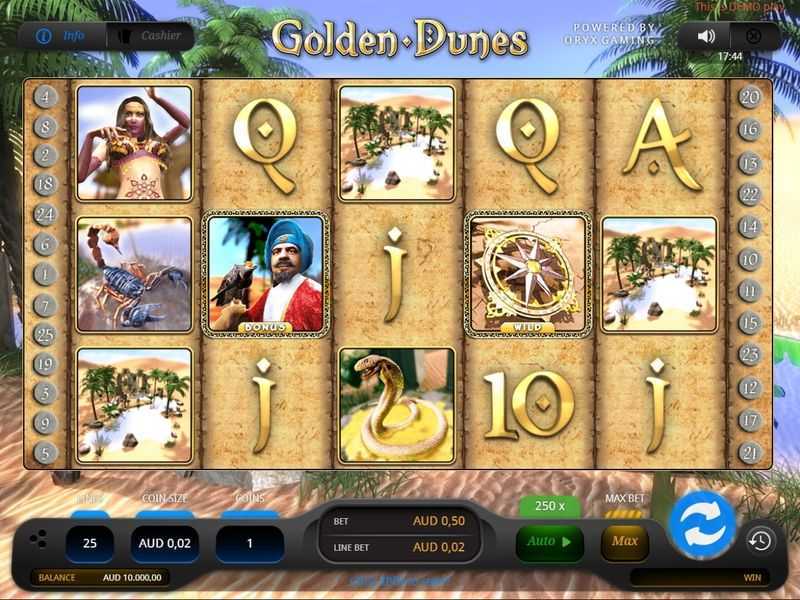
Task: Change the coins value of 1
Action: (x=249, y=544)
